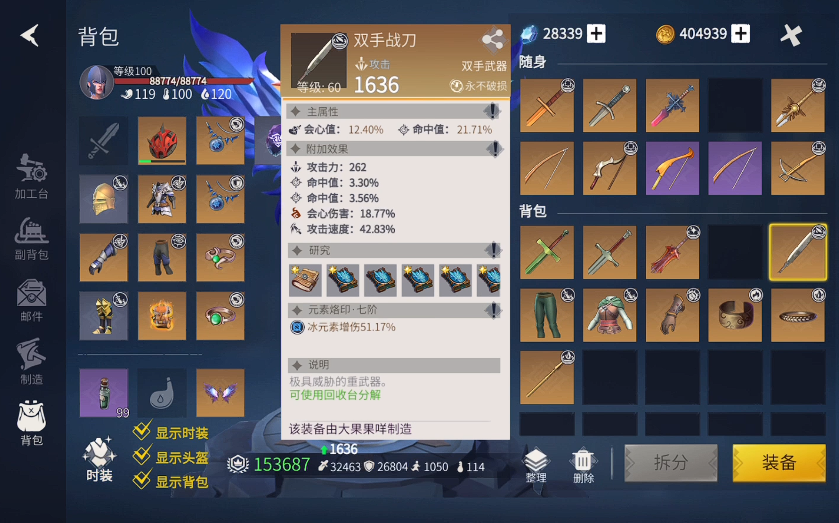The image size is (839, 523).
Task: Toggle the 显示头盔 checkbox
Action: 143,457
